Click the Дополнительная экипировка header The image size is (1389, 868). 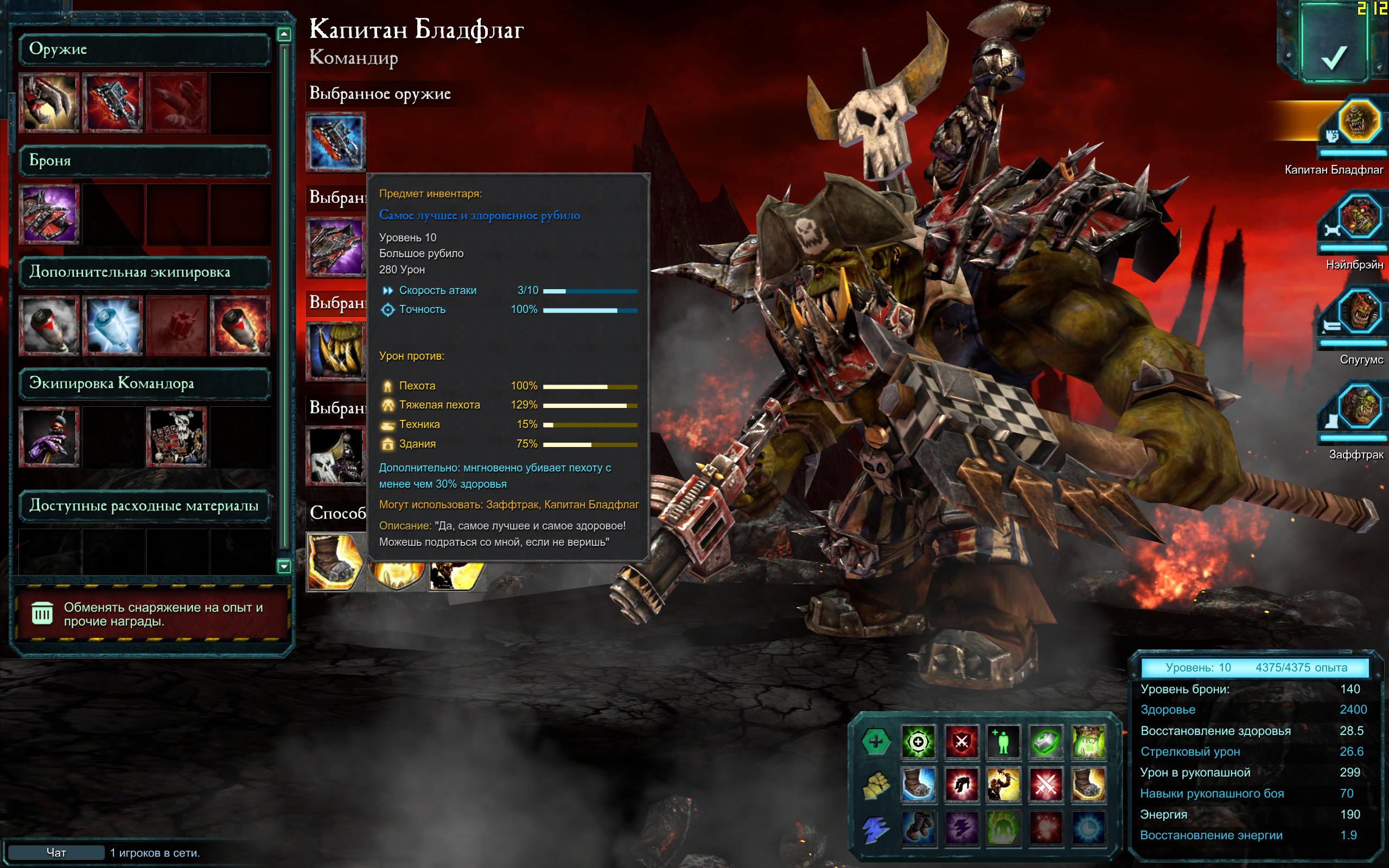pyautogui.click(x=144, y=272)
